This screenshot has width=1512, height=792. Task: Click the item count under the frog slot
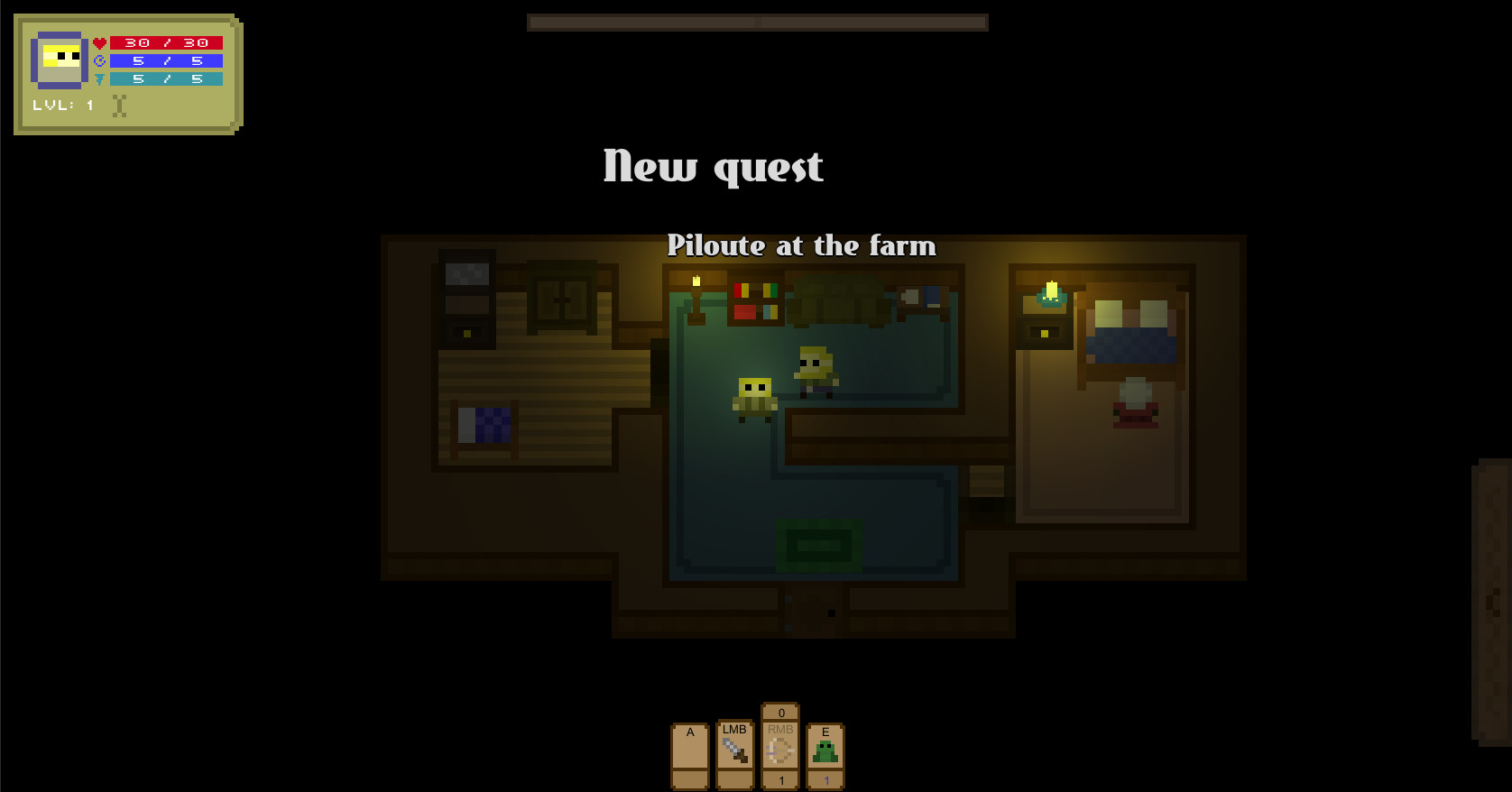[825, 778]
